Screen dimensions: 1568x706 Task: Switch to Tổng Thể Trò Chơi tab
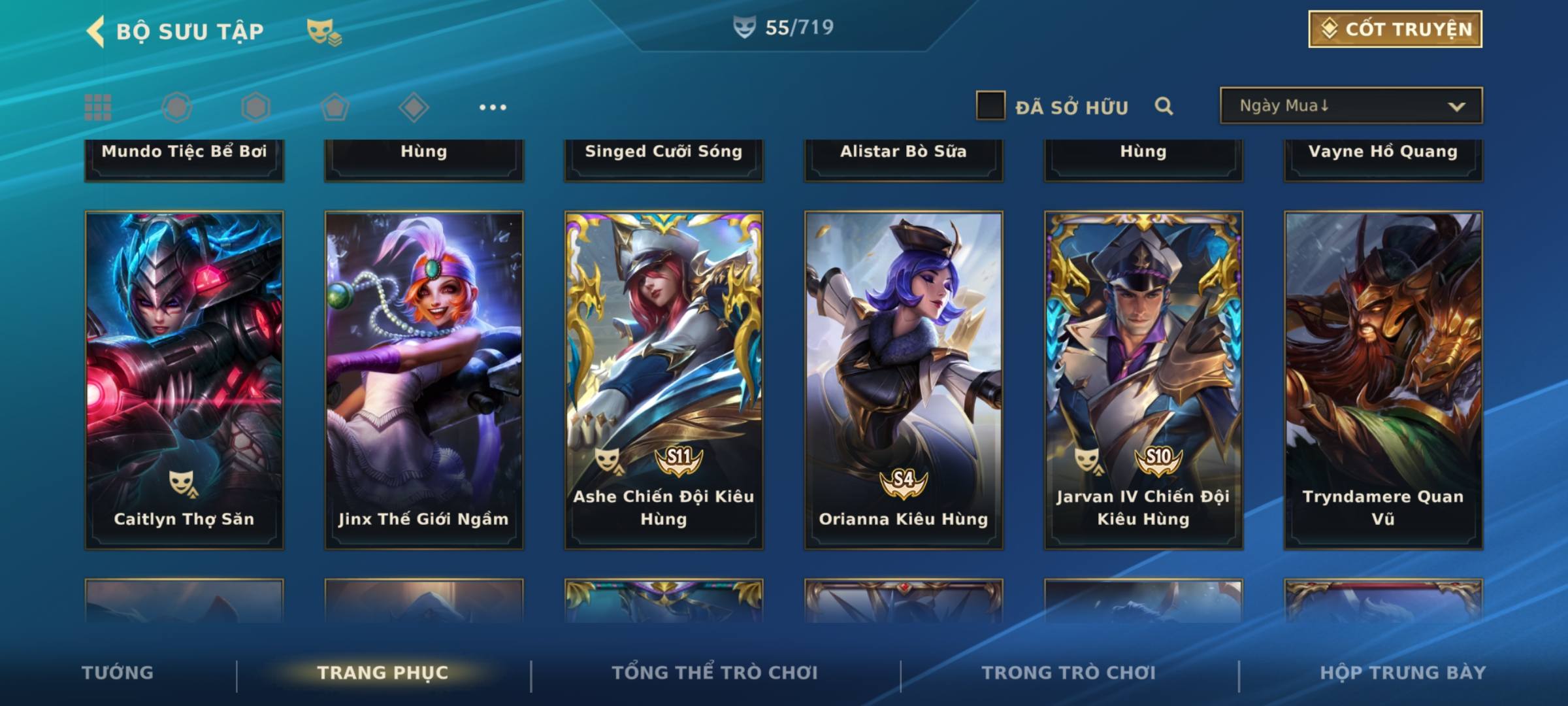715,673
